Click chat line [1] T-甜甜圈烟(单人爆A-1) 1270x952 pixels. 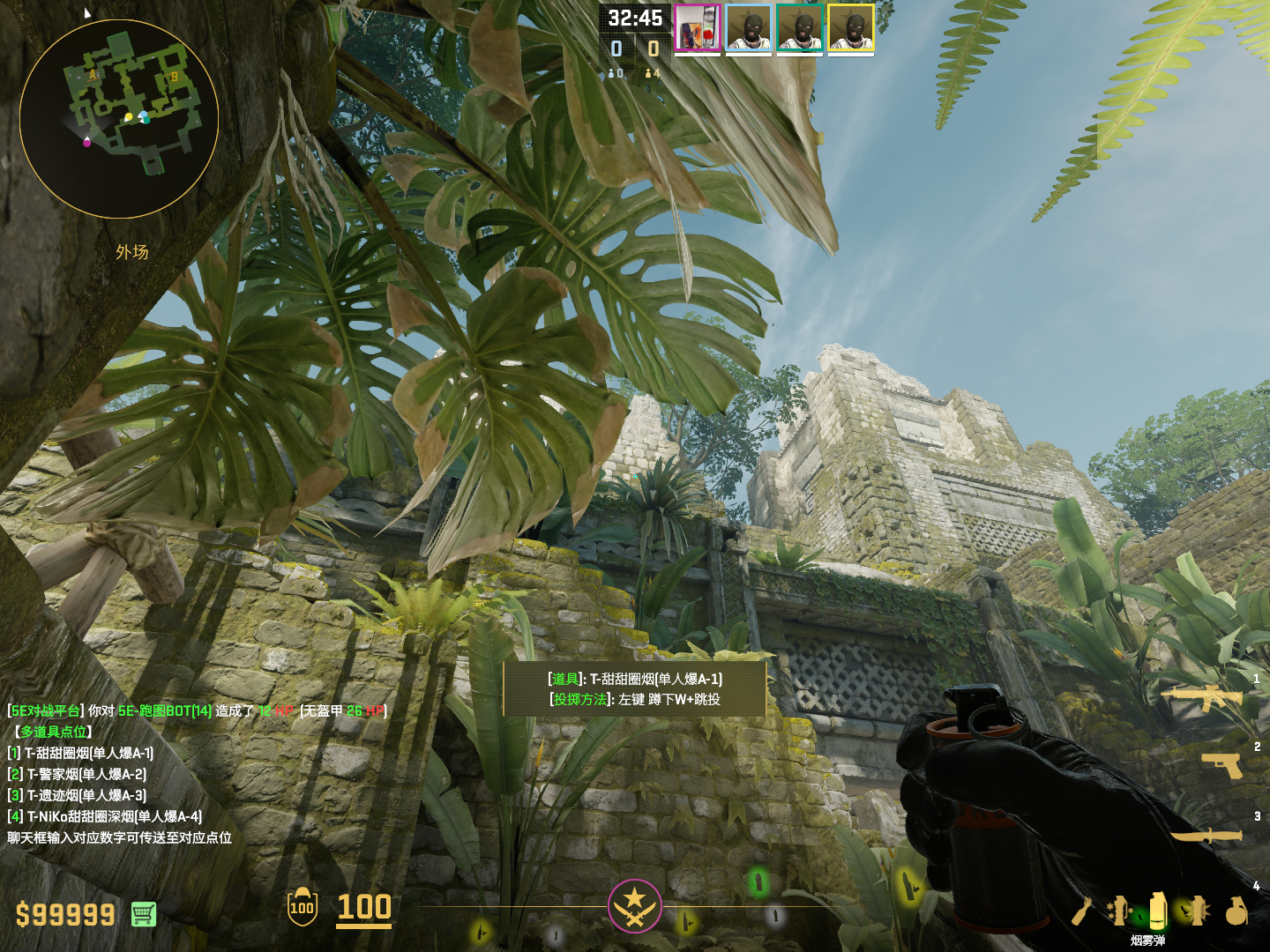coord(81,753)
